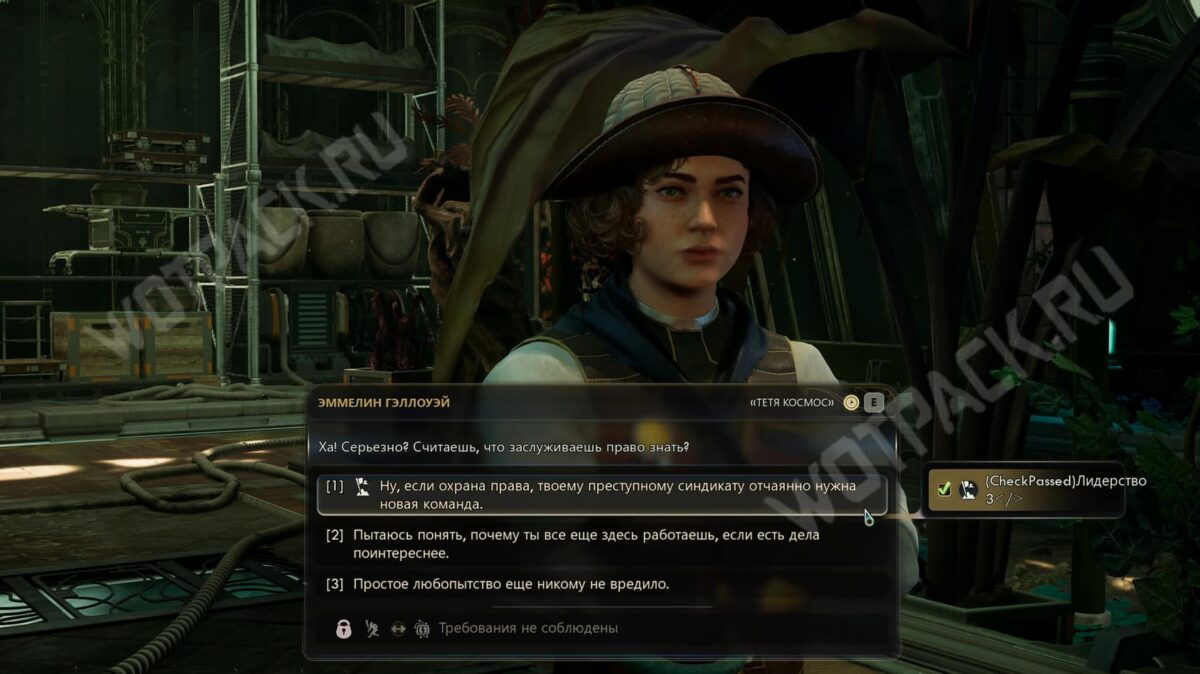Pick the simple curiosity reply

point(510,584)
